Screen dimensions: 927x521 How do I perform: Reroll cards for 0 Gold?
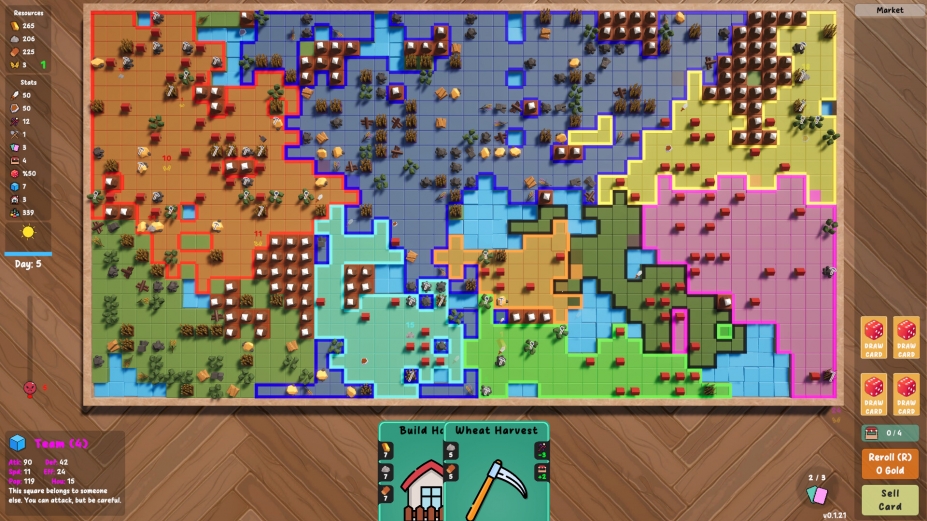tap(889, 463)
